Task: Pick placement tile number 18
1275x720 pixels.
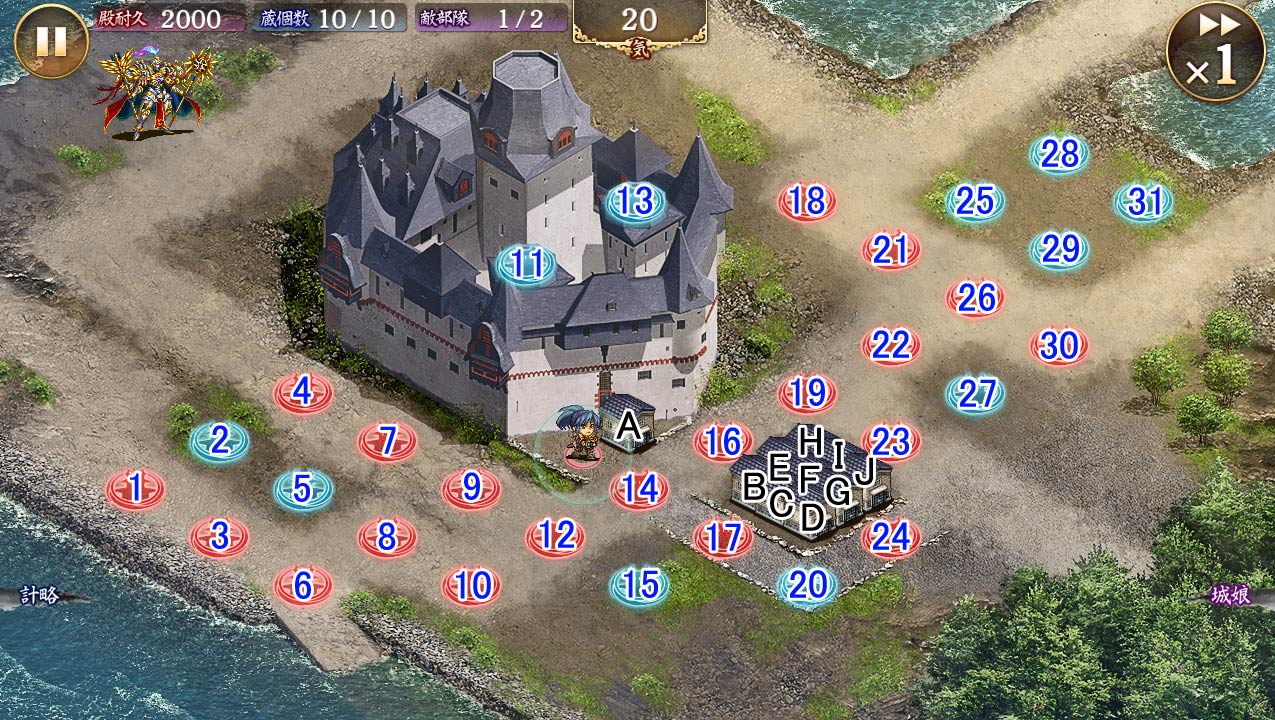Action: [x=806, y=202]
